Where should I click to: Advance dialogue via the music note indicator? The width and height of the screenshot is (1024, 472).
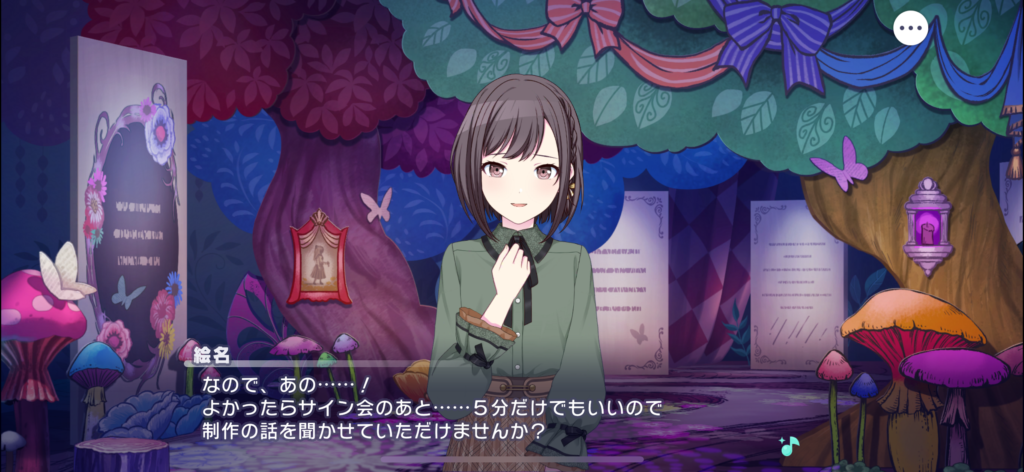789,446
